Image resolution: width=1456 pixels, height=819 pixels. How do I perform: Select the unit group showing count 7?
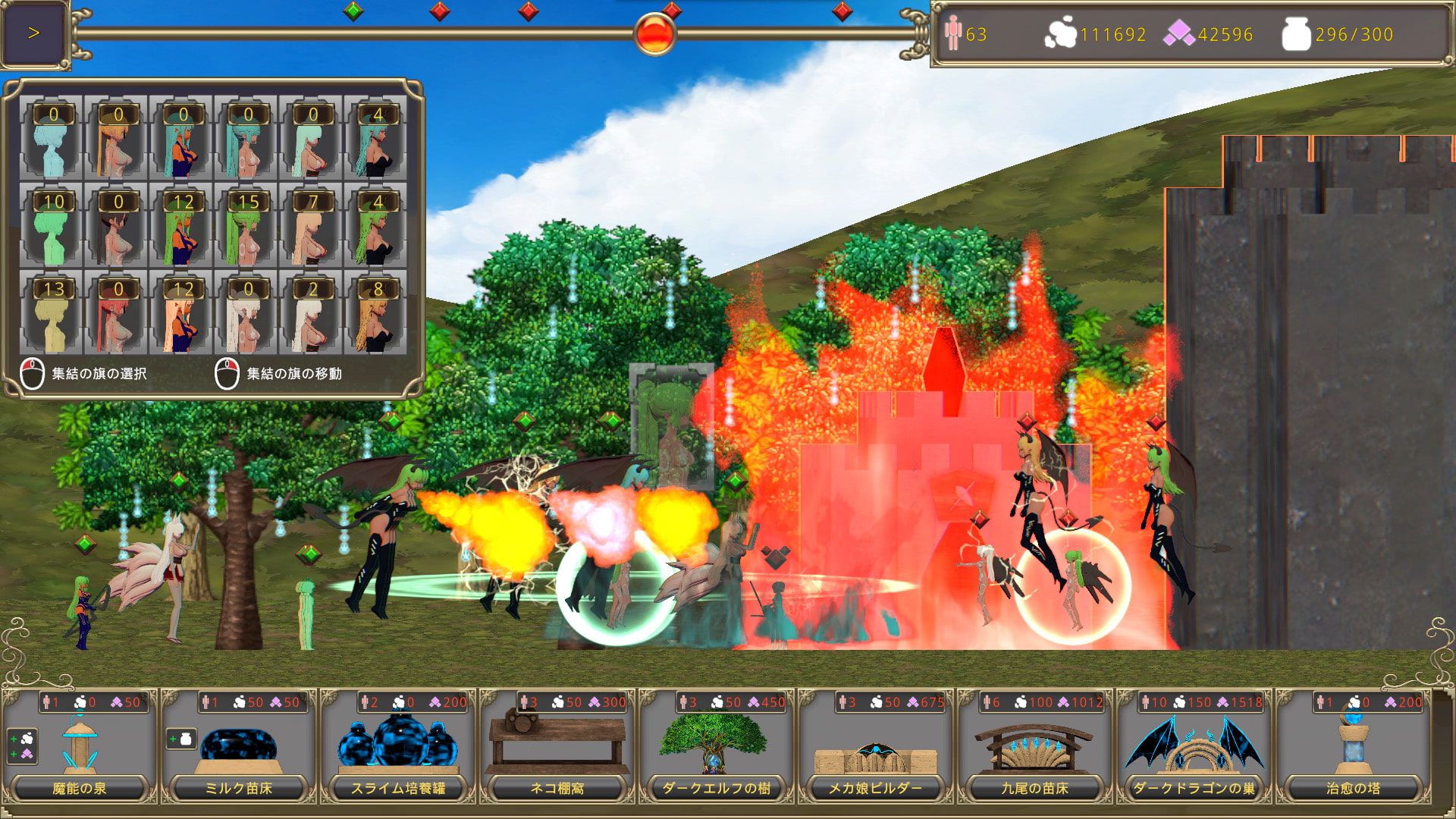(x=312, y=225)
